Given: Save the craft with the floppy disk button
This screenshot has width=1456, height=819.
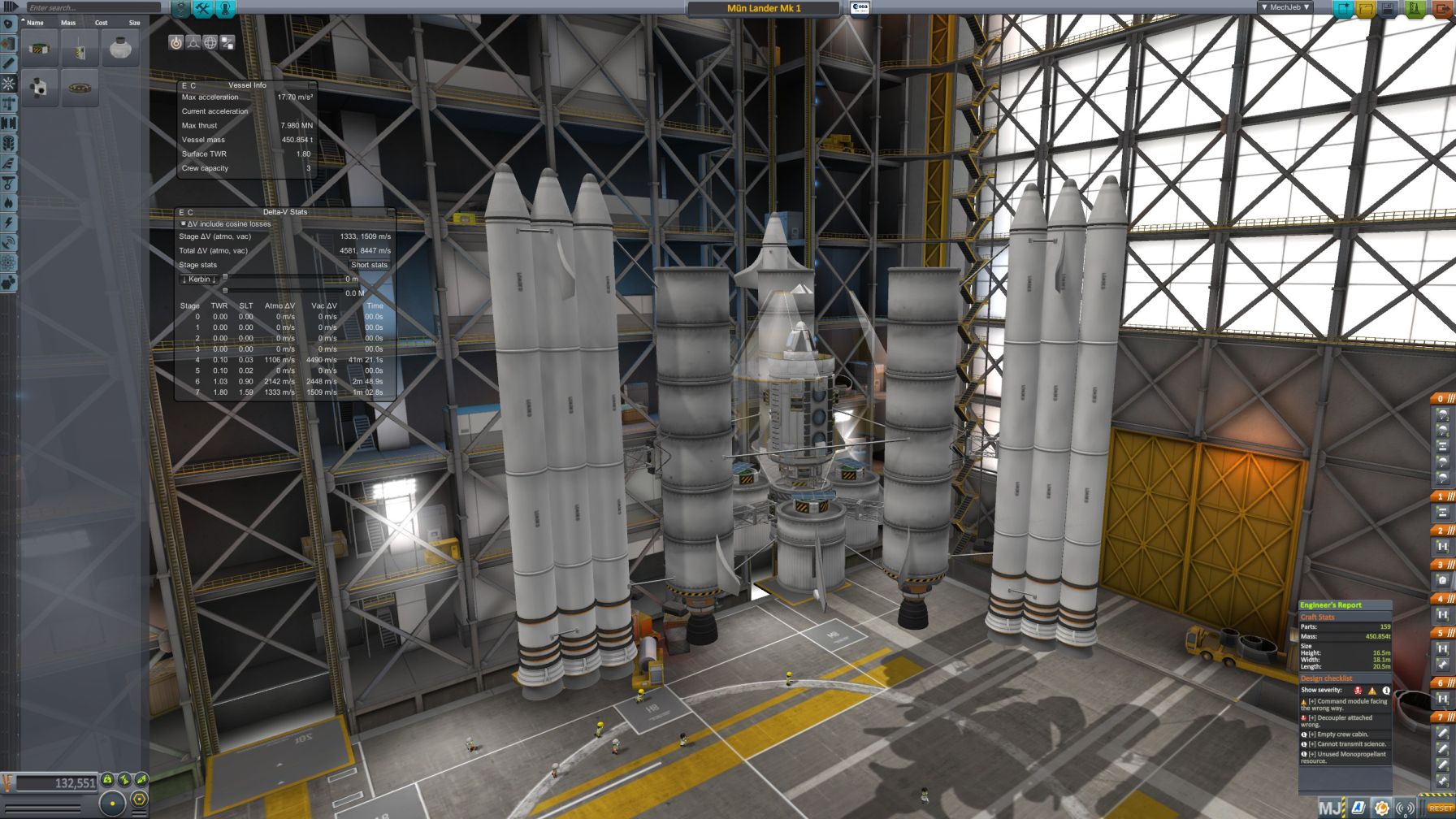Looking at the screenshot, I should click(x=1389, y=9).
